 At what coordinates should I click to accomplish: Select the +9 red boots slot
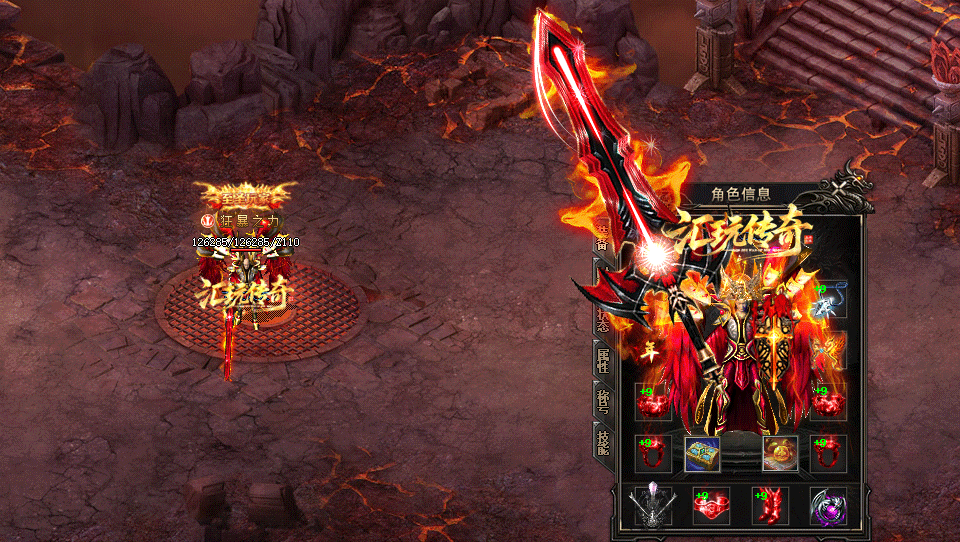[770, 506]
